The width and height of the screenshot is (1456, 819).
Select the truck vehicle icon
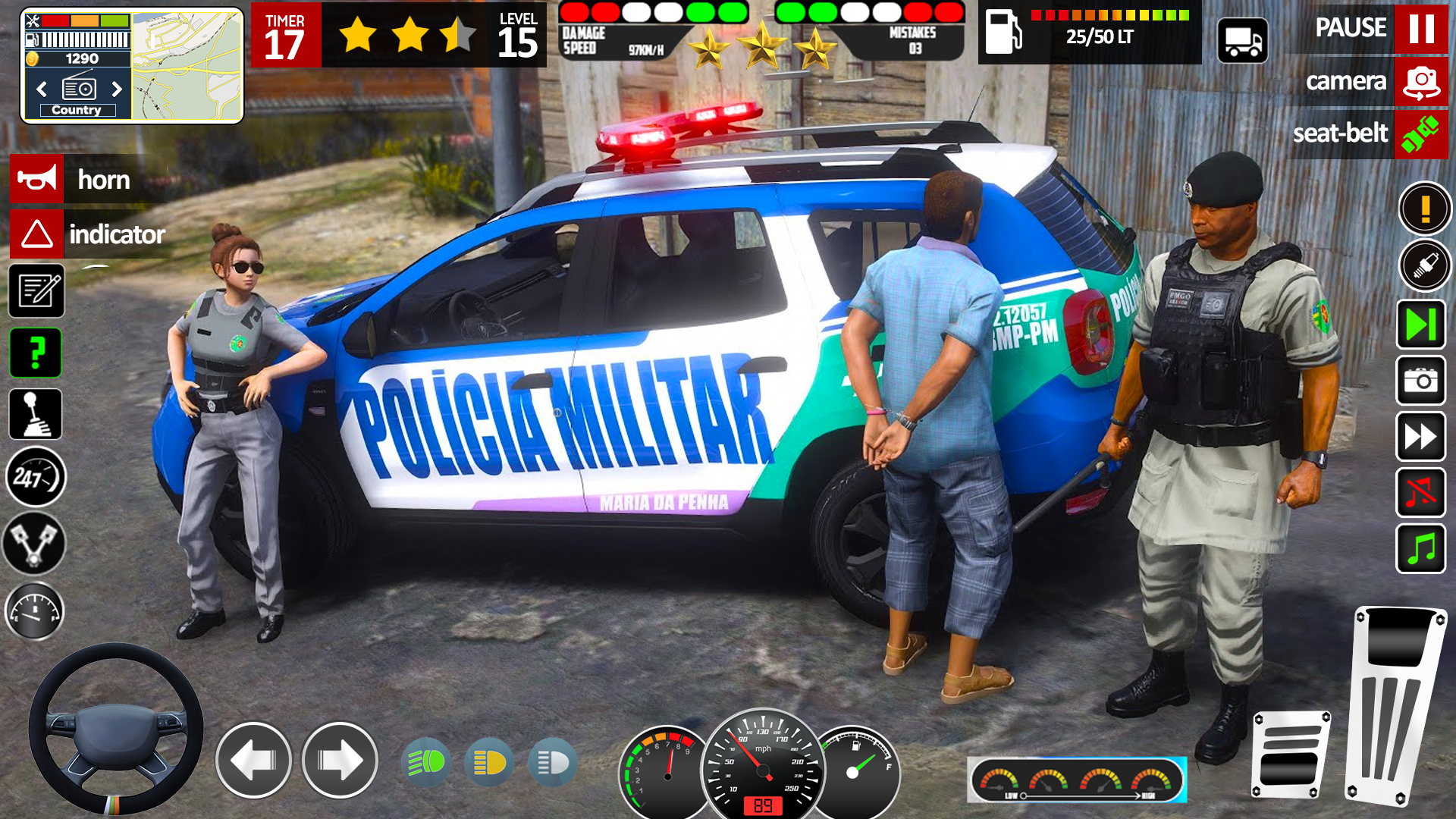[x=1242, y=40]
